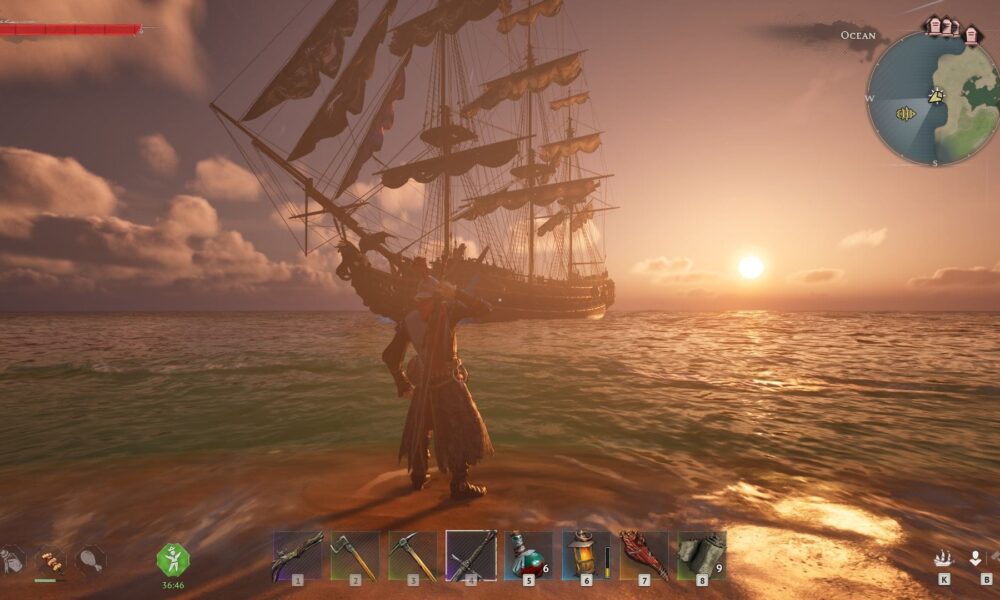1000x600 pixels.
Task: Click the bottle food slot
Action: [x=10, y=559]
